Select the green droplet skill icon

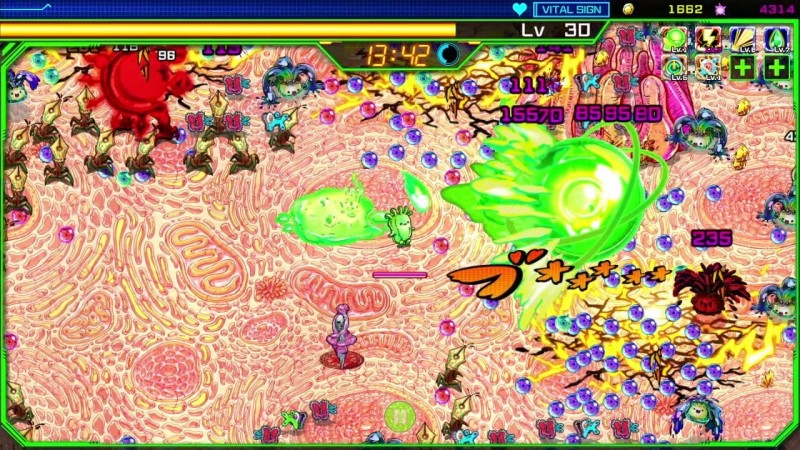point(777,39)
